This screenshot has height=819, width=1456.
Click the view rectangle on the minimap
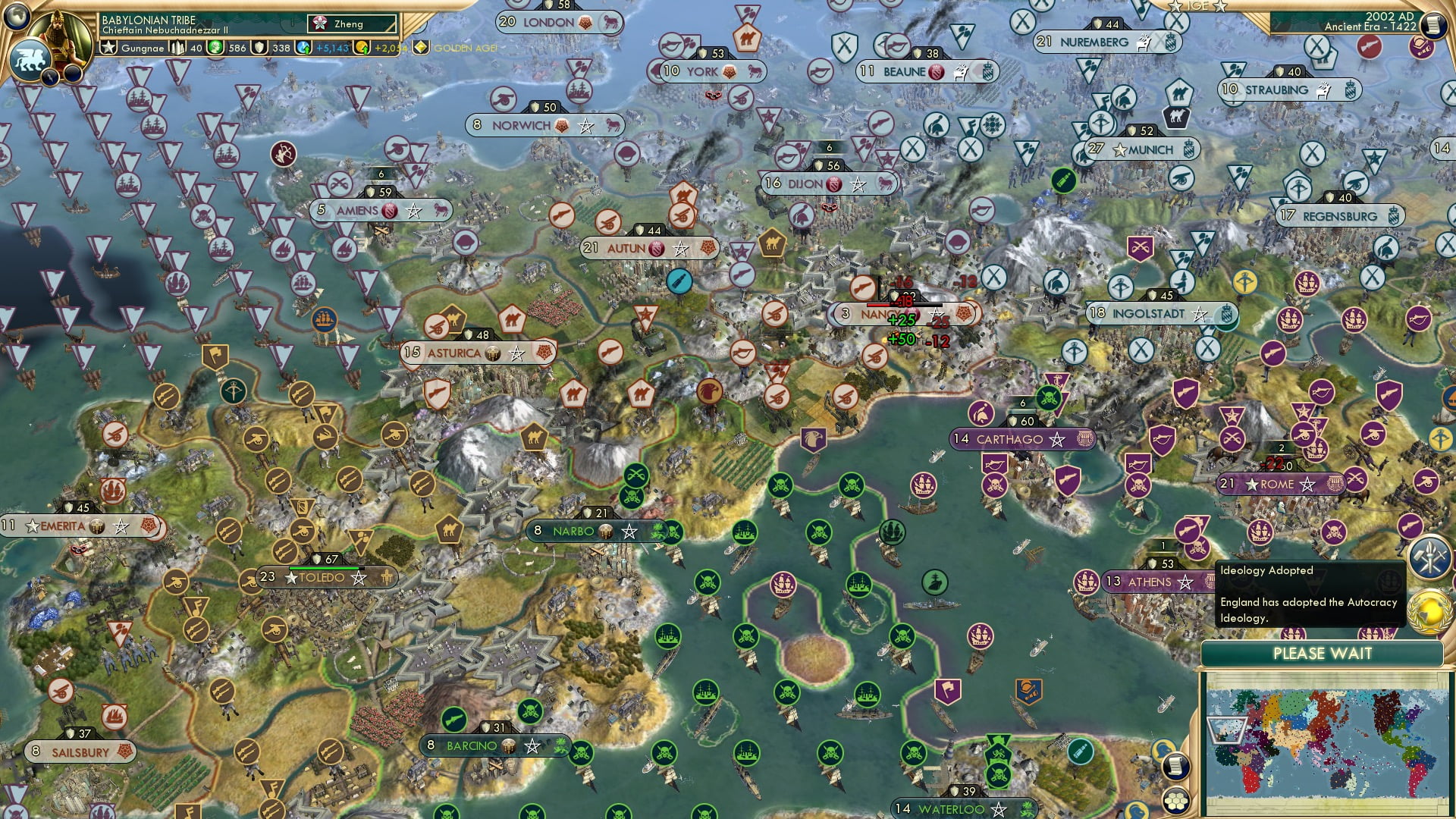click(x=1228, y=731)
